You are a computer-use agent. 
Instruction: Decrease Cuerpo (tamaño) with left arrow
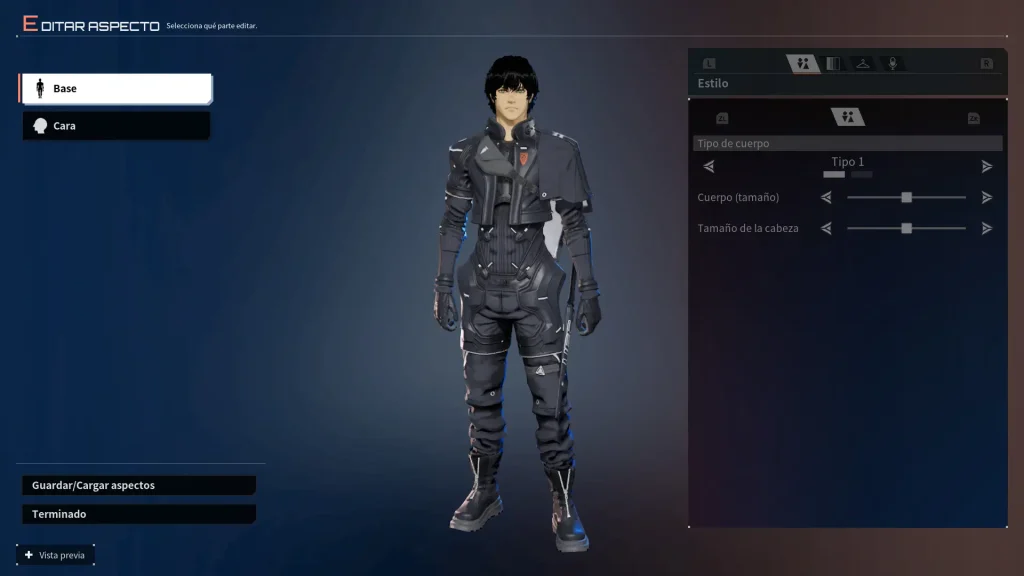pyautogui.click(x=826, y=198)
